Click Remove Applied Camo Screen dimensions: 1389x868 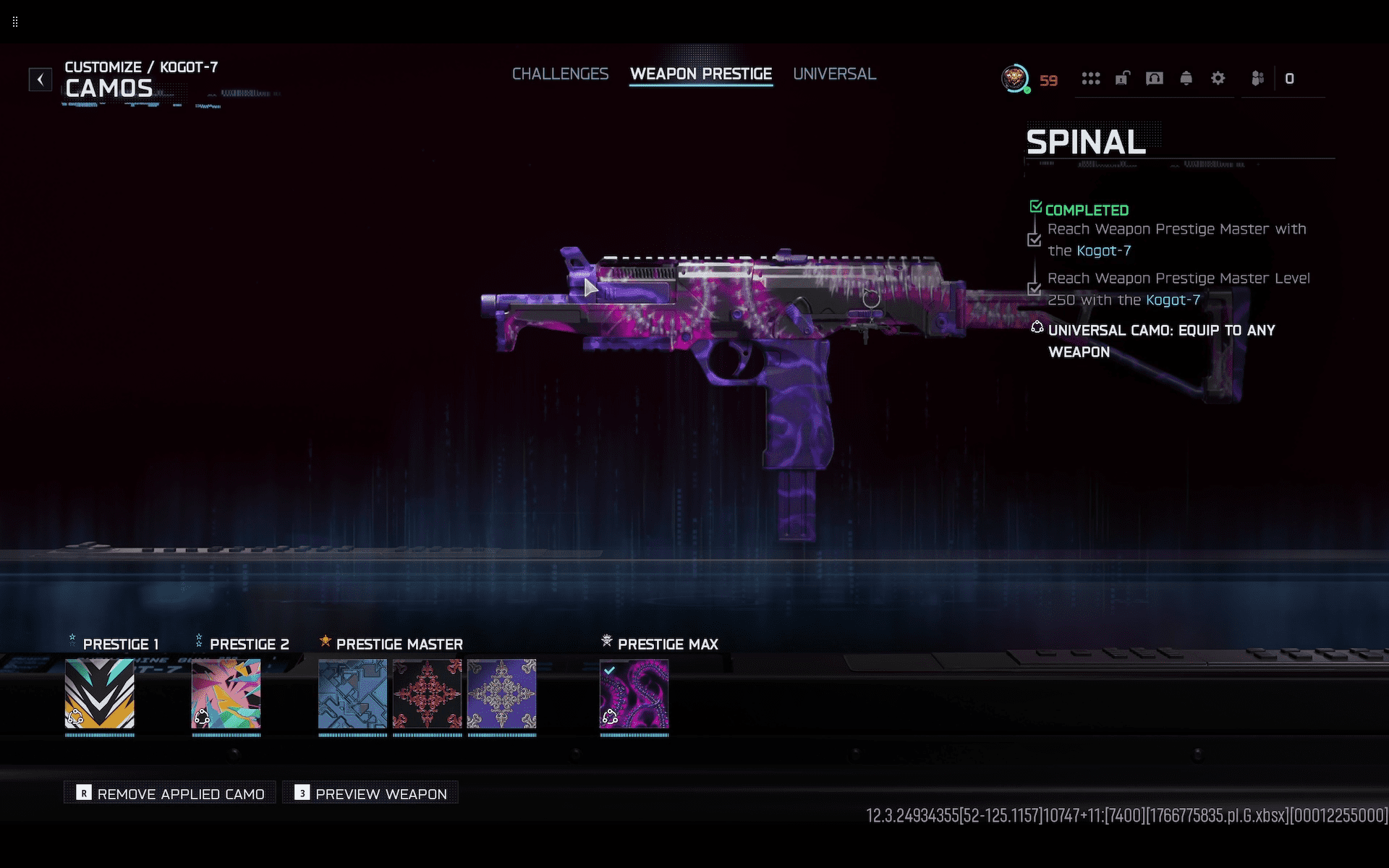(170, 793)
